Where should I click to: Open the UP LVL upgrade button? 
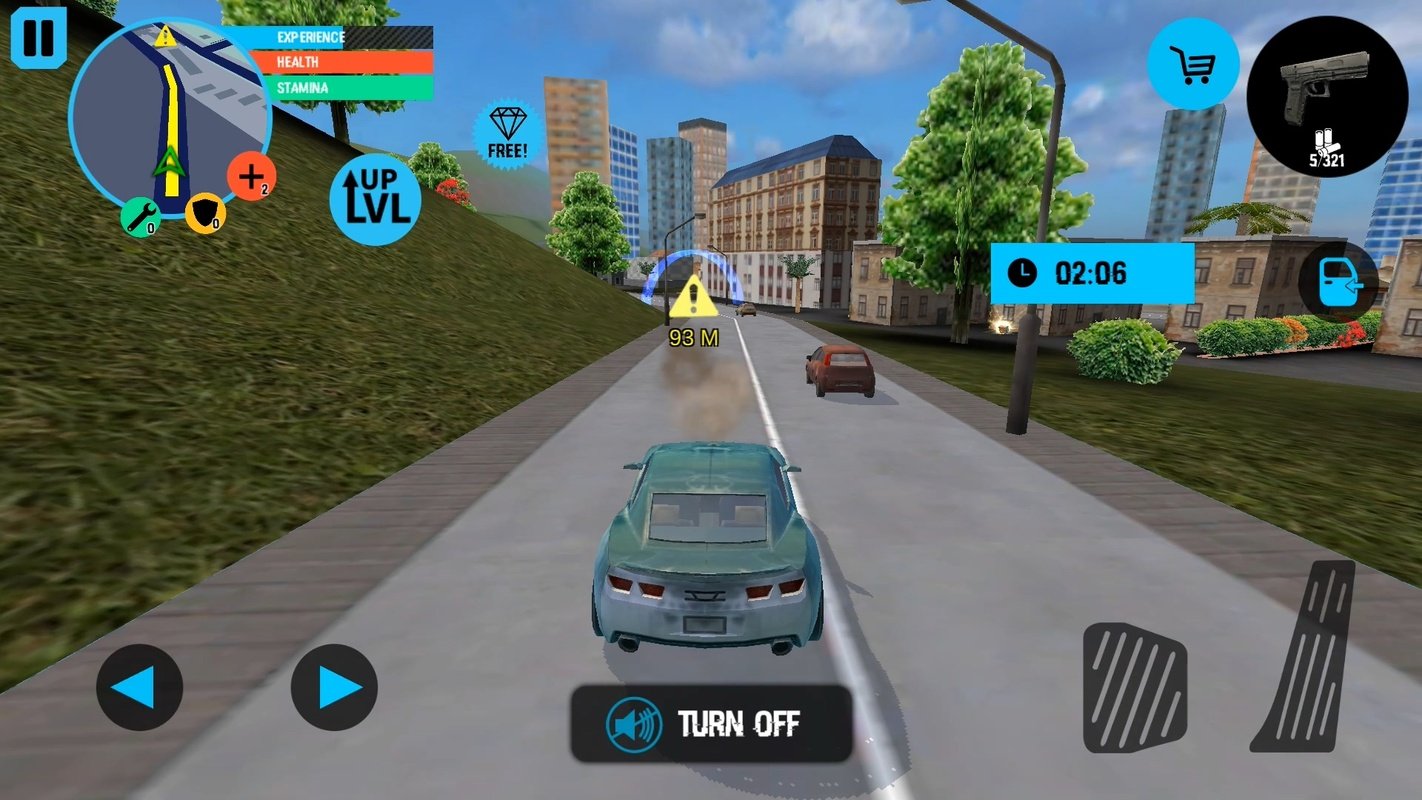[375, 200]
